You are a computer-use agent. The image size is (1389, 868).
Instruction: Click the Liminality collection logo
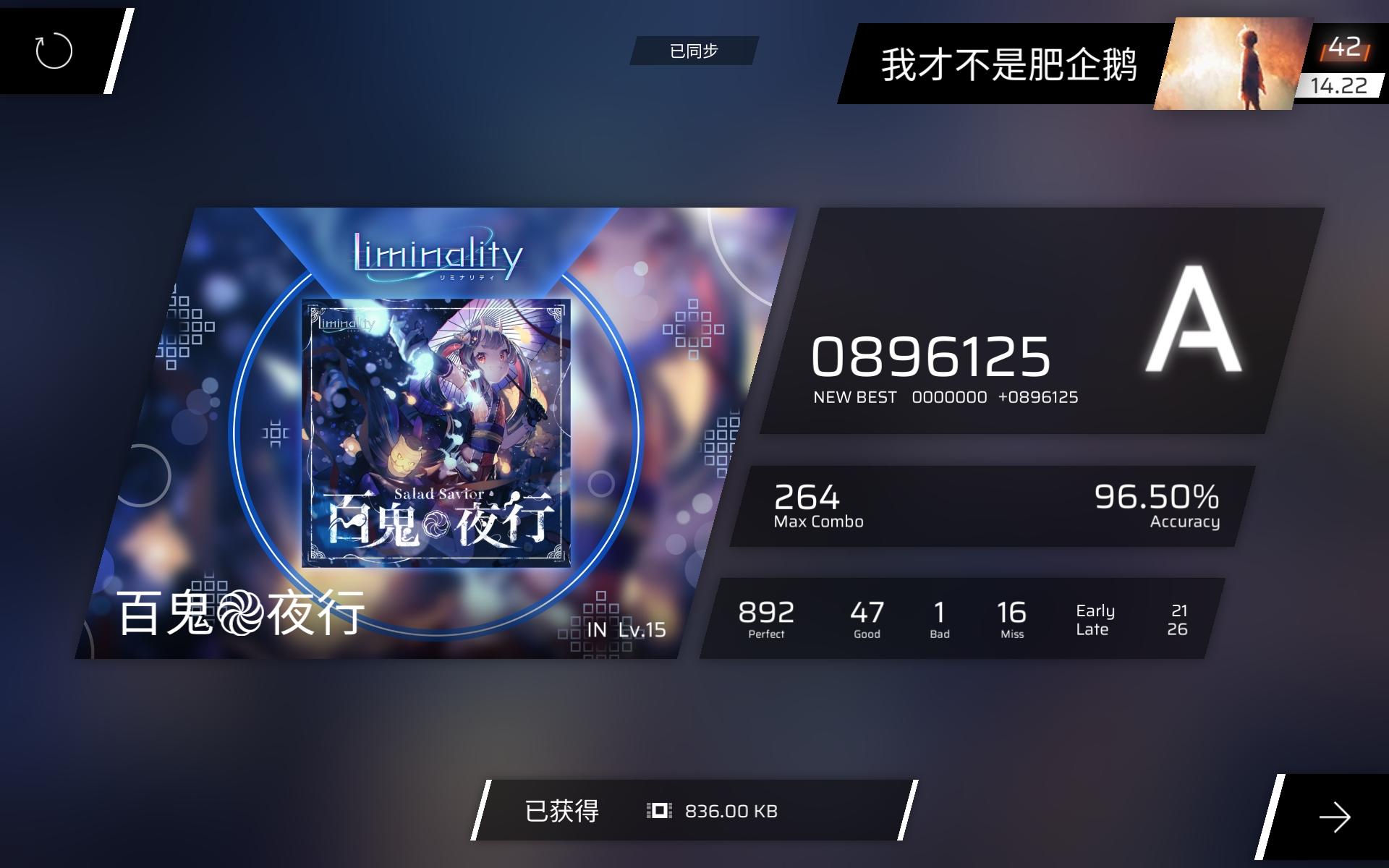[436, 257]
